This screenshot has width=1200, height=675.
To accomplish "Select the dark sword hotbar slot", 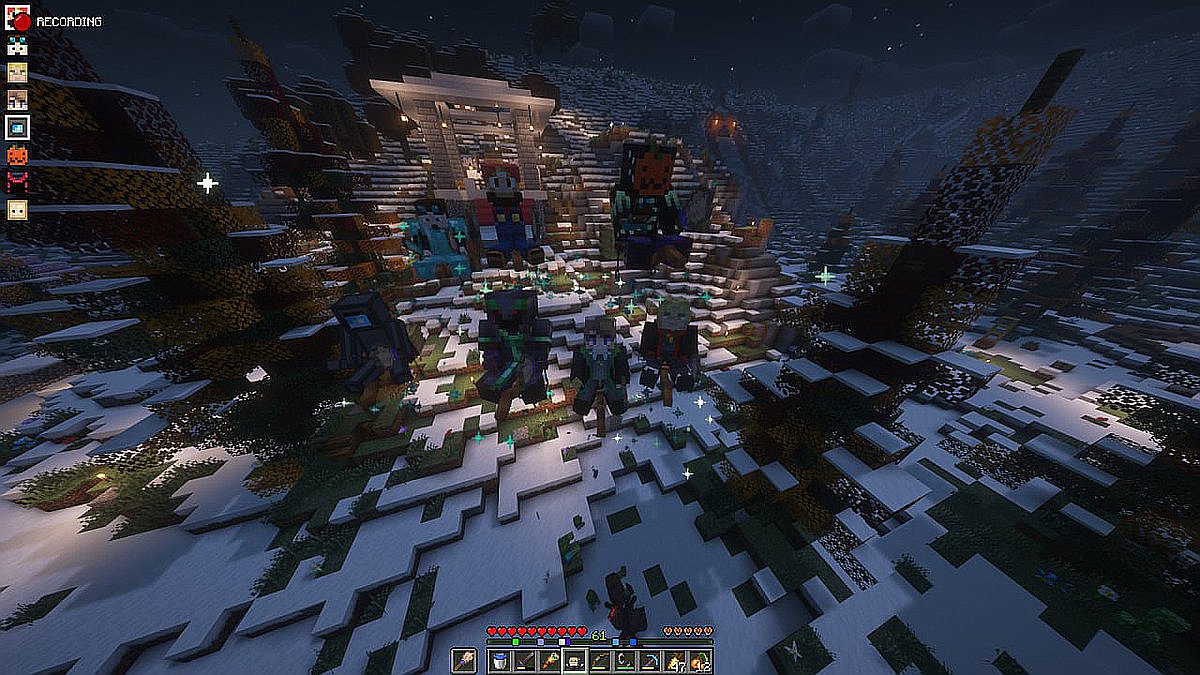I will tap(523, 661).
